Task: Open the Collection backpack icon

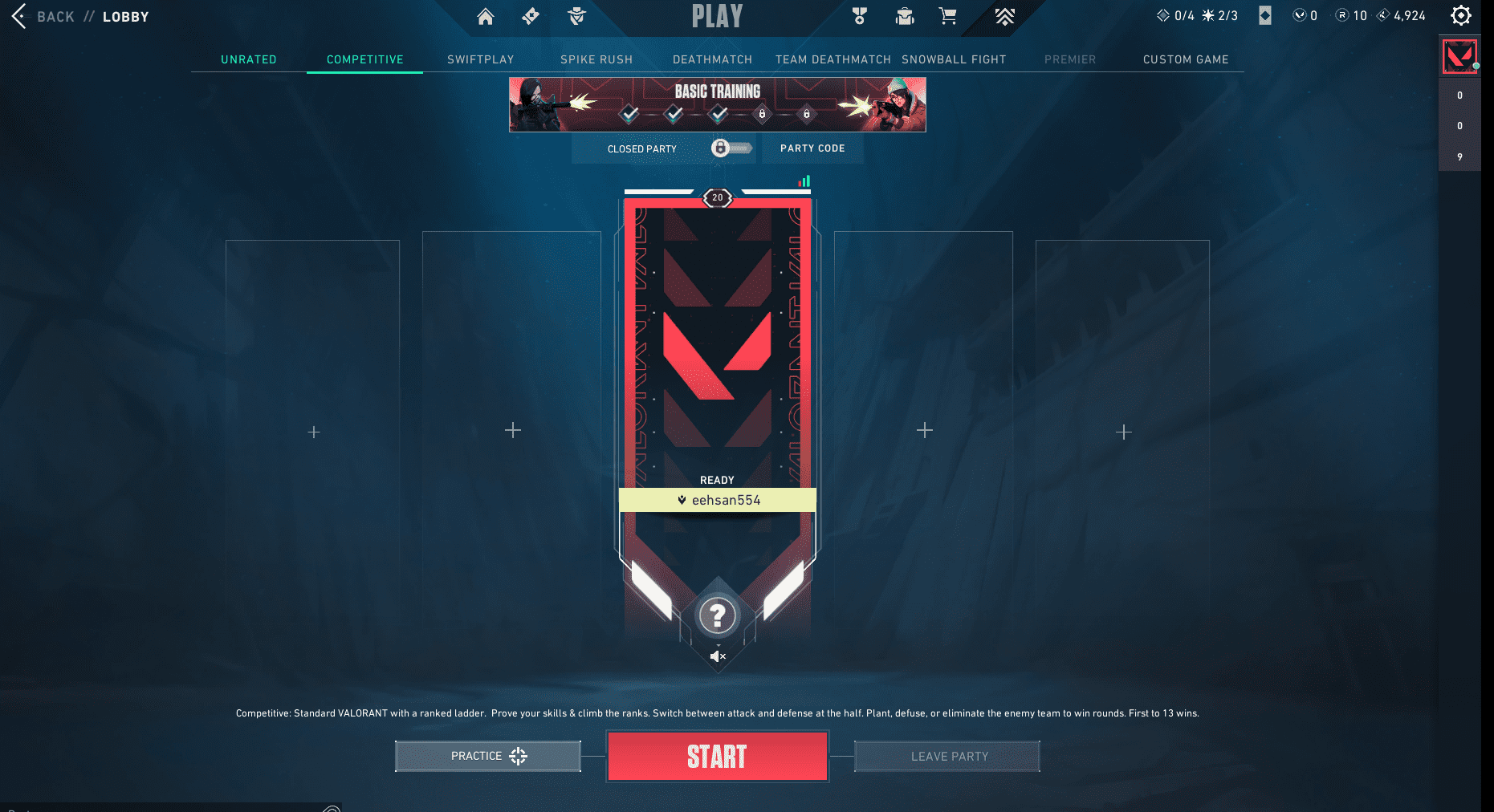Action: (x=904, y=16)
